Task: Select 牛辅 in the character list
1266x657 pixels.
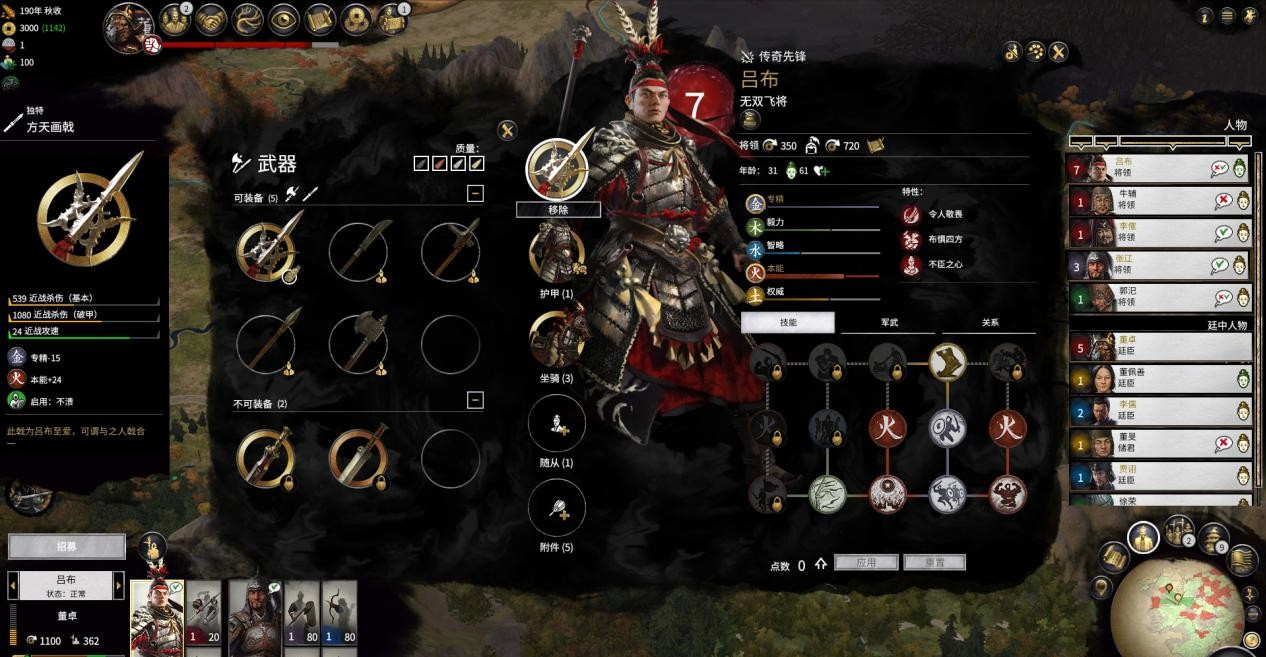Action: (x=1160, y=201)
